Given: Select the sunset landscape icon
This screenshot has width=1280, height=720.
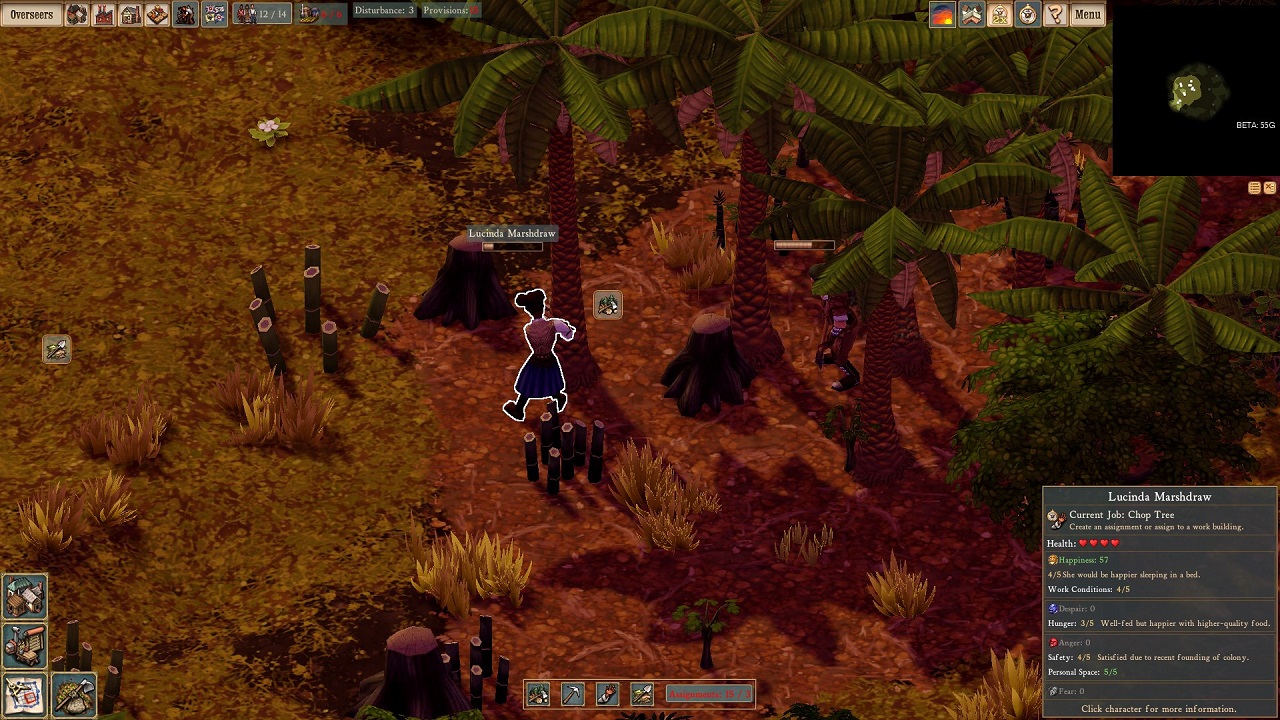Looking at the screenshot, I should 943,14.
